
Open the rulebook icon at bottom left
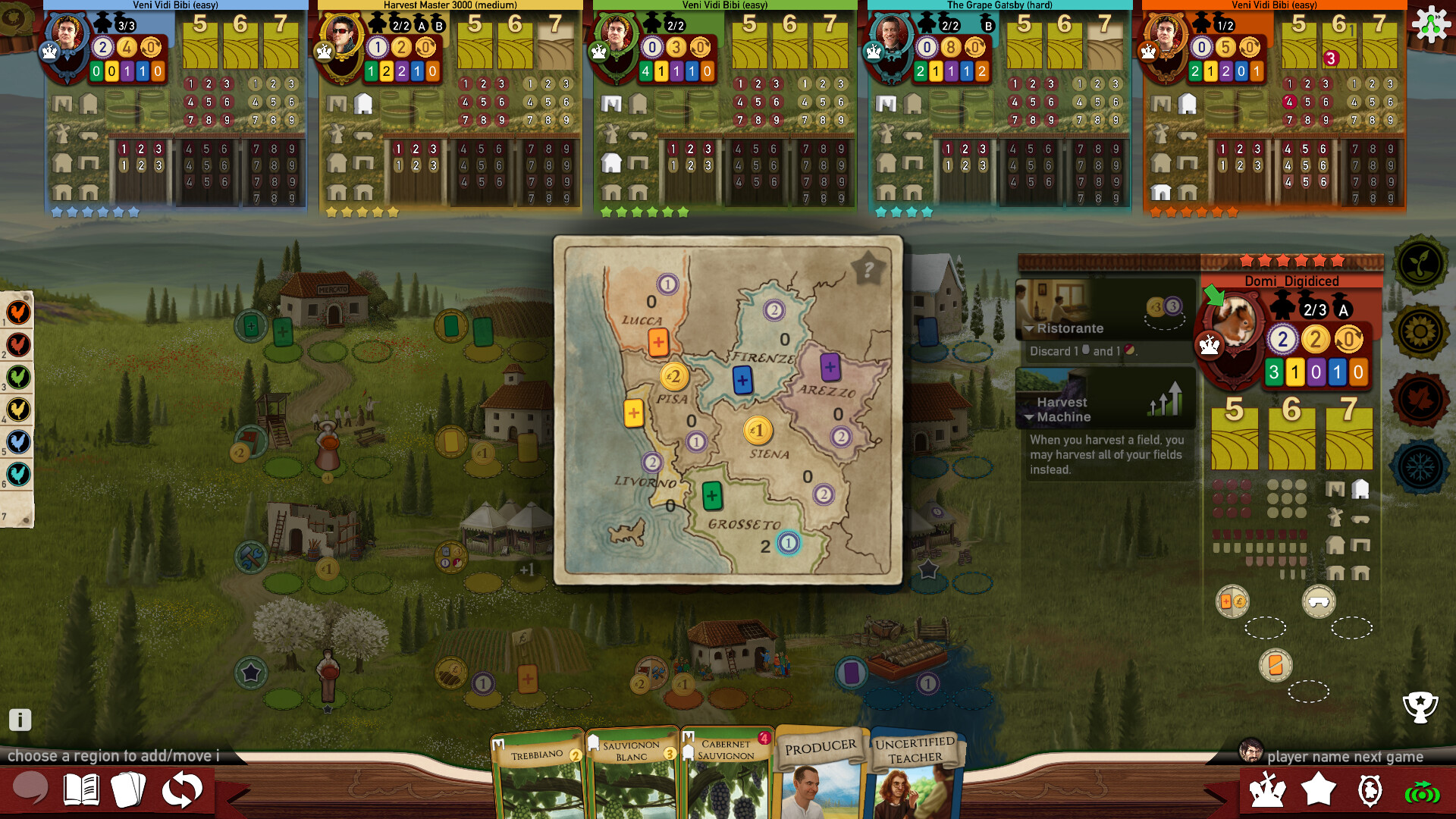click(x=83, y=788)
